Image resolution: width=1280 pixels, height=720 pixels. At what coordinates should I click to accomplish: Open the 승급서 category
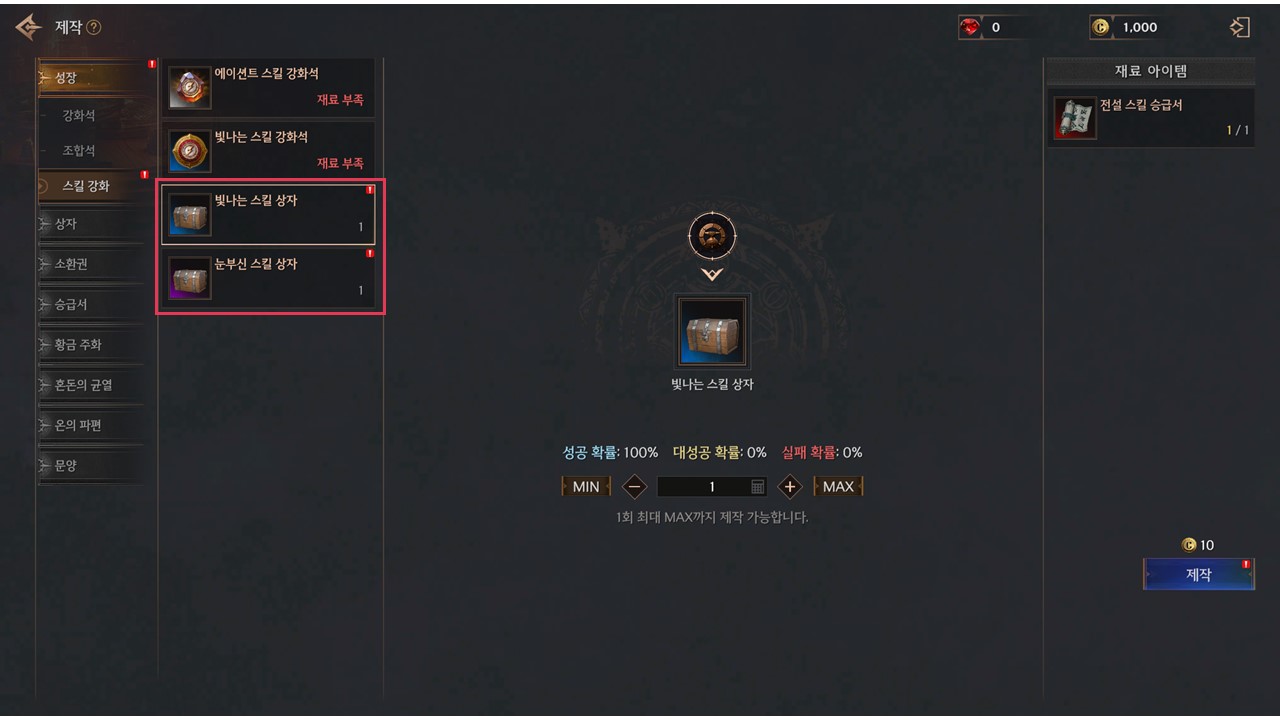point(88,304)
